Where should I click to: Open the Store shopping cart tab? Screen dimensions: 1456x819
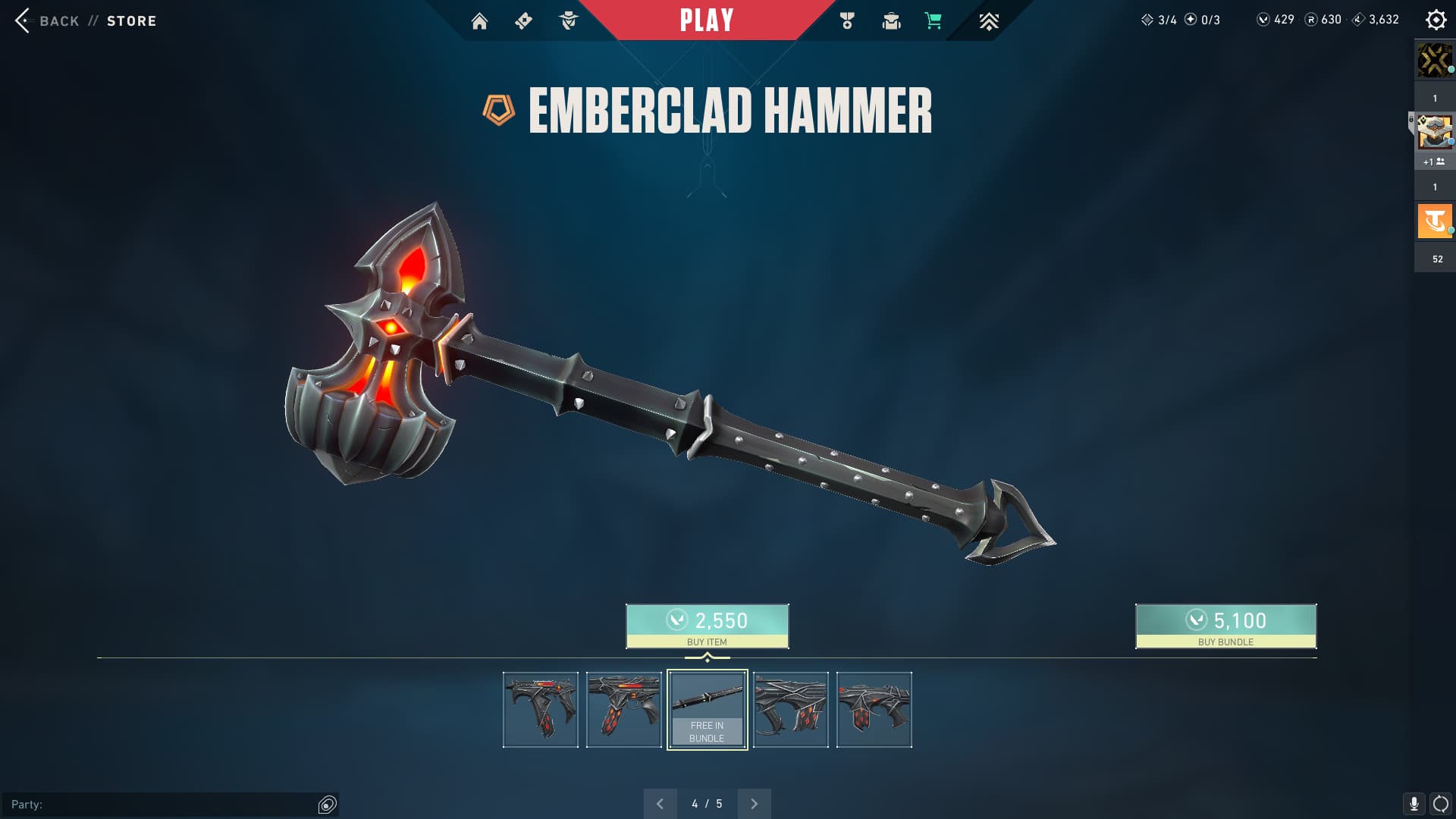(934, 21)
